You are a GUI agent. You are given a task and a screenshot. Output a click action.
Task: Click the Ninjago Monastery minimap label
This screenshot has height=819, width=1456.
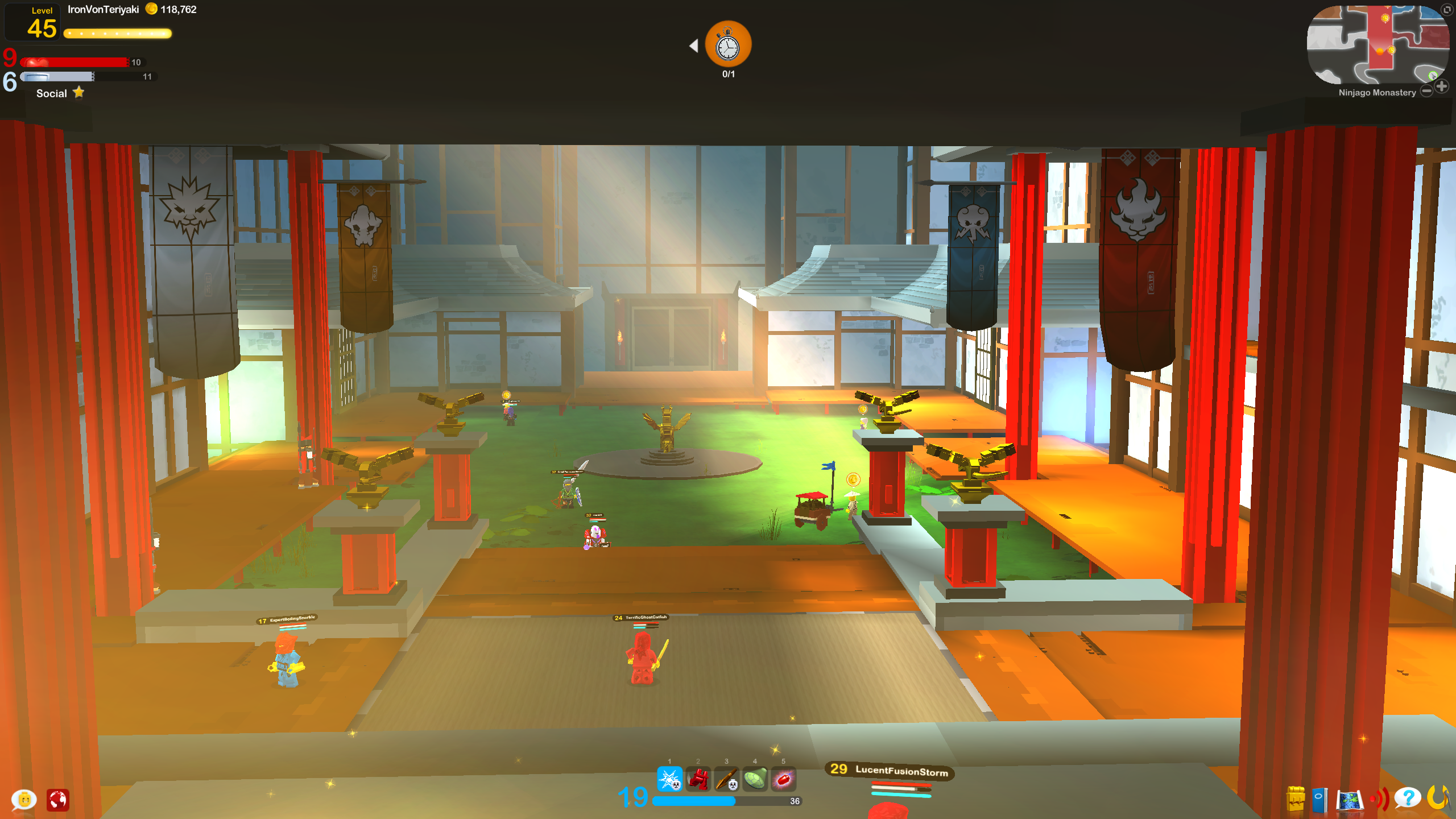tap(1377, 92)
